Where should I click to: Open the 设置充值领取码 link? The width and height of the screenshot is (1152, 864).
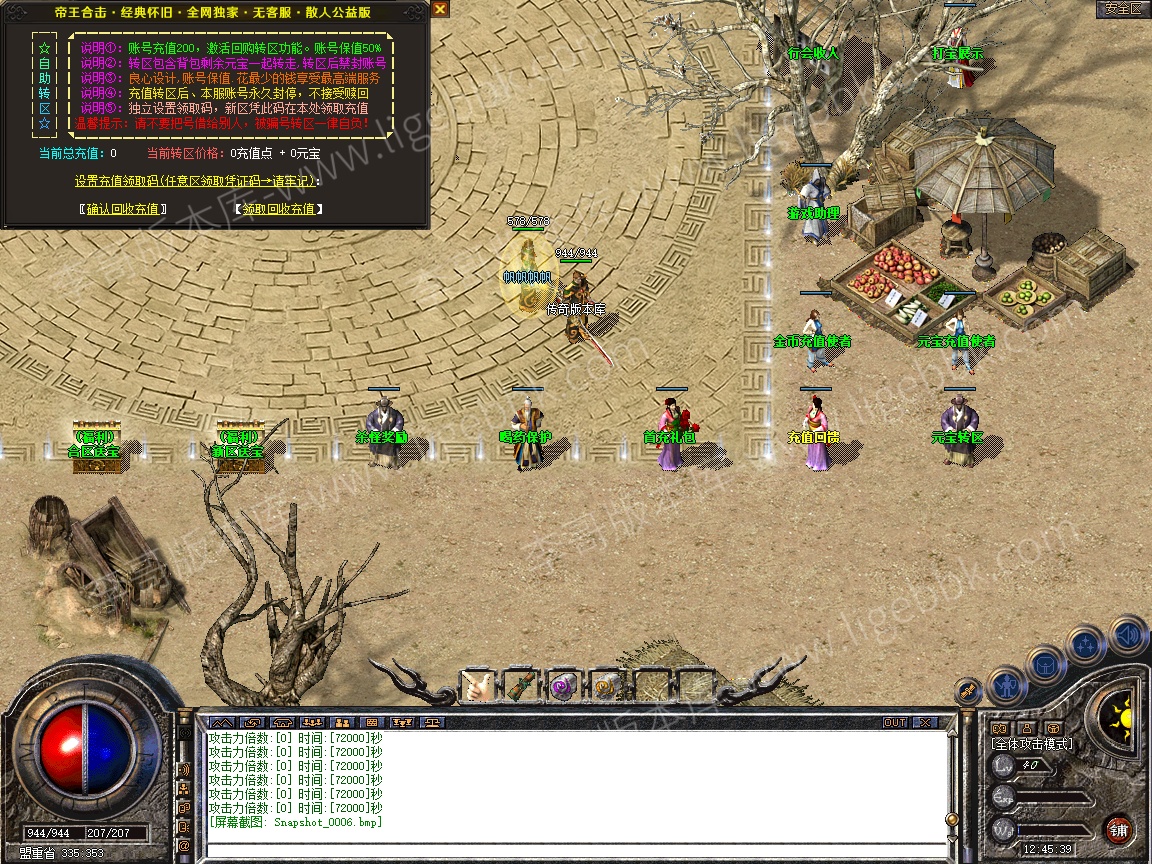pos(197,181)
